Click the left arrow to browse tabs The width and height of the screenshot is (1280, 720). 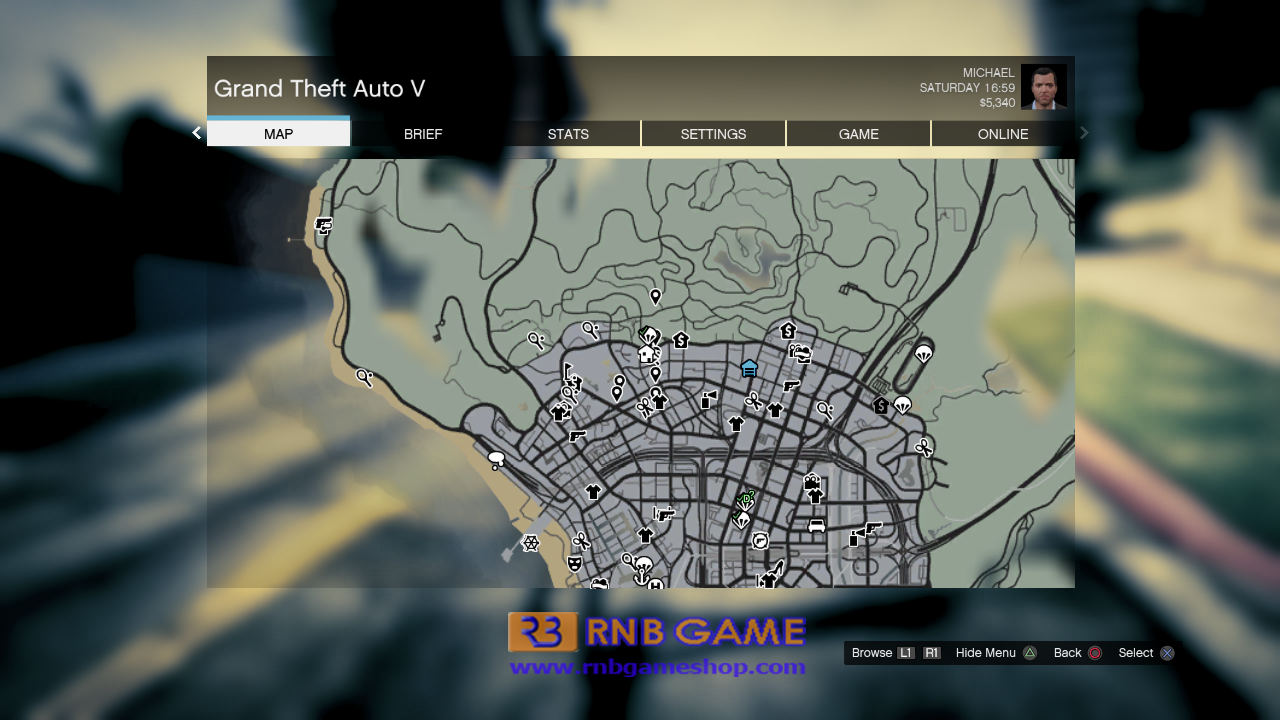coord(196,132)
